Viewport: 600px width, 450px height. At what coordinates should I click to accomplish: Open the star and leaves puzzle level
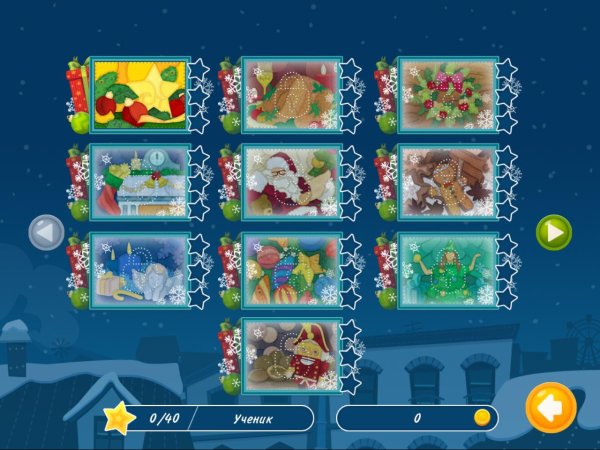139,95
